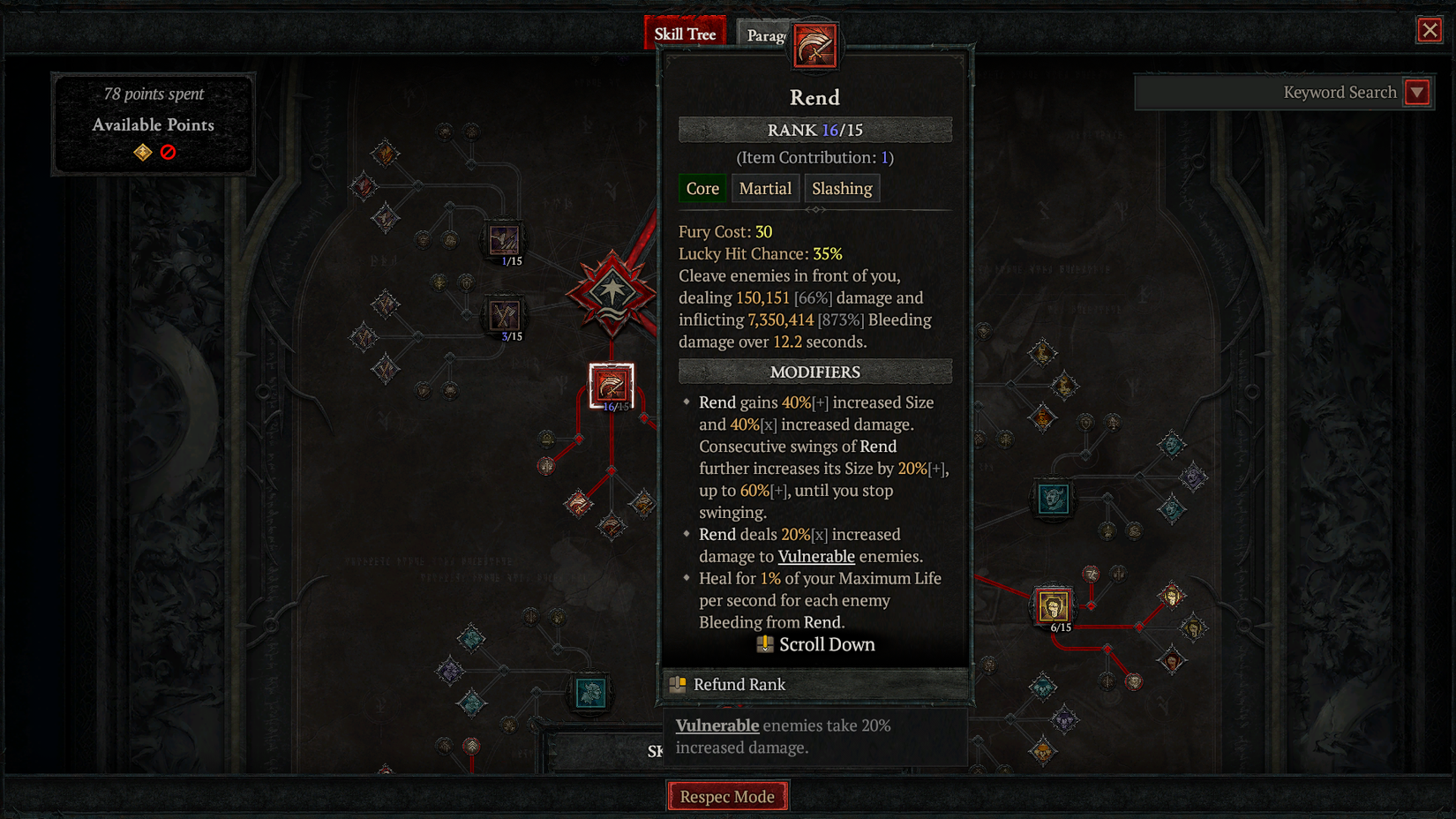Click the teal bull-head skill node
The height and width of the screenshot is (819, 1456).
tap(1053, 499)
